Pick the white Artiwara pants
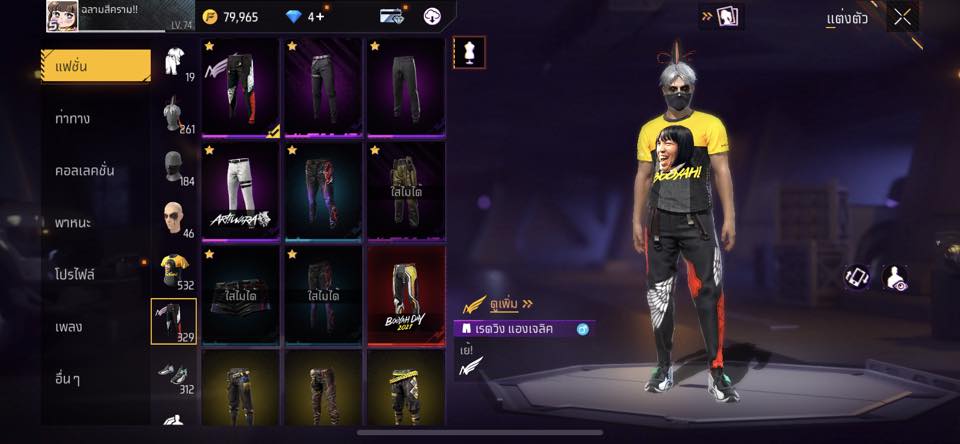 [240, 190]
